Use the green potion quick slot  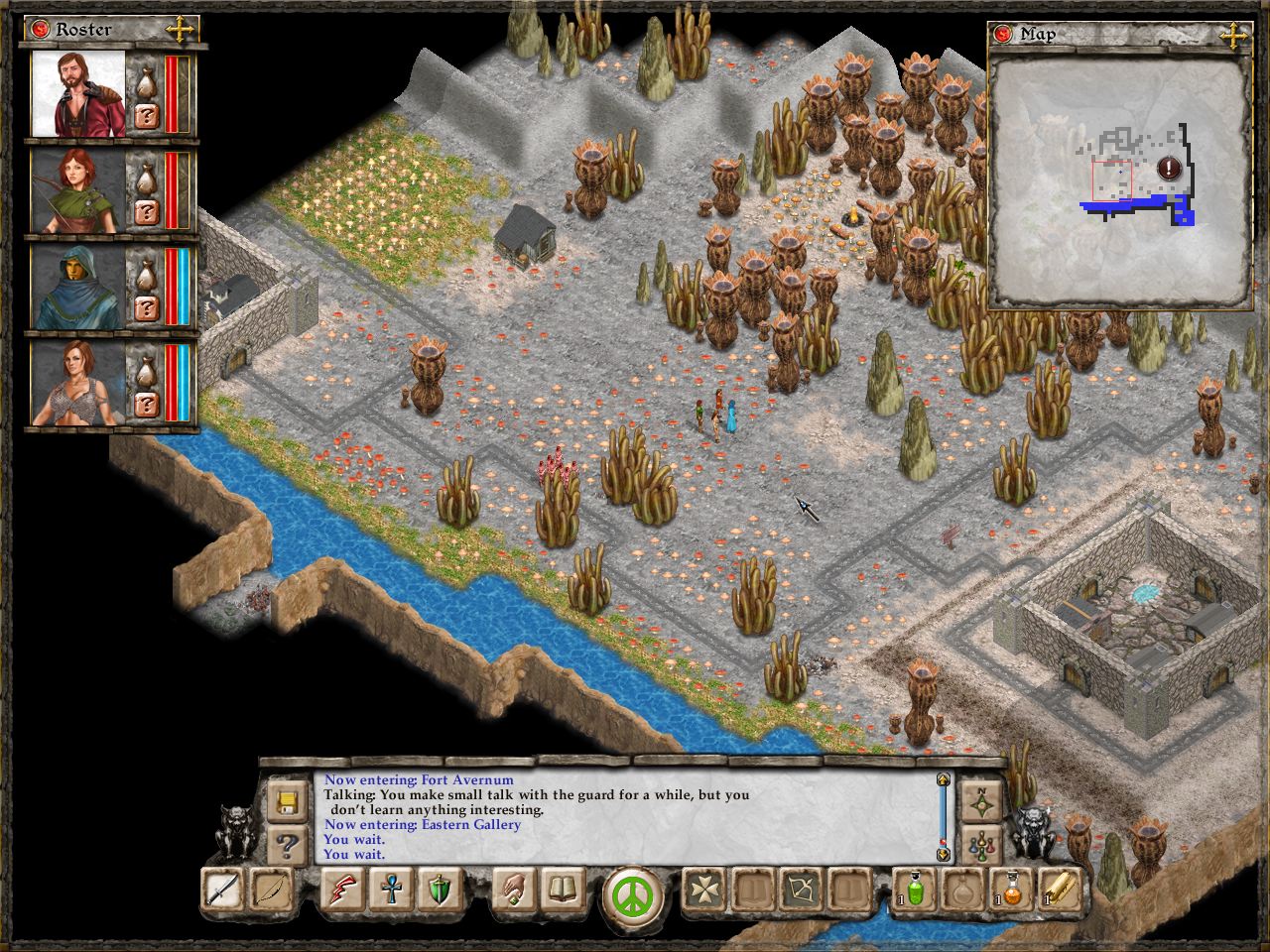pos(914,890)
